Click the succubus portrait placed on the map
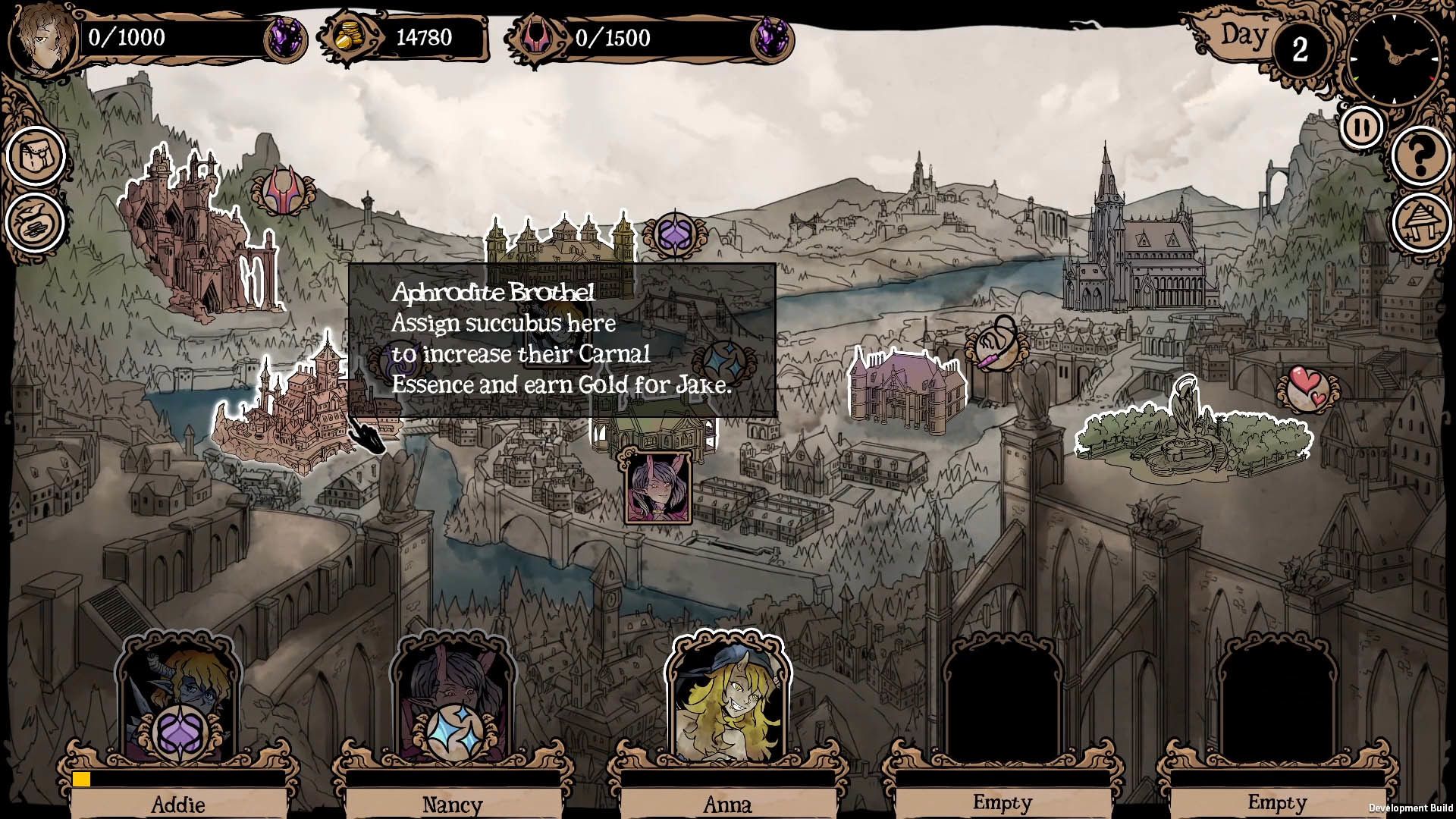The image size is (1456, 819). [x=658, y=488]
